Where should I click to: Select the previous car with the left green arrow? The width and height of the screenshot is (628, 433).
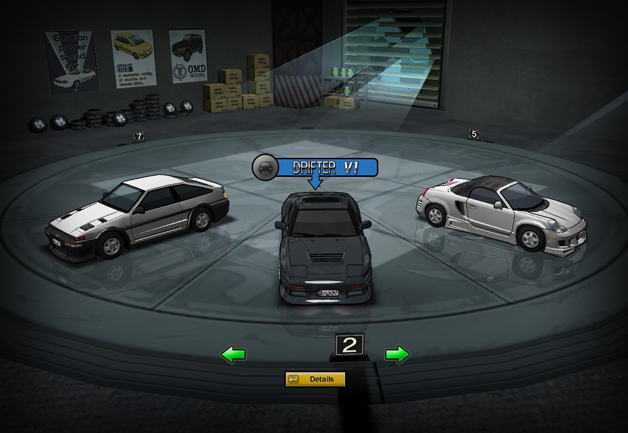(234, 354)
